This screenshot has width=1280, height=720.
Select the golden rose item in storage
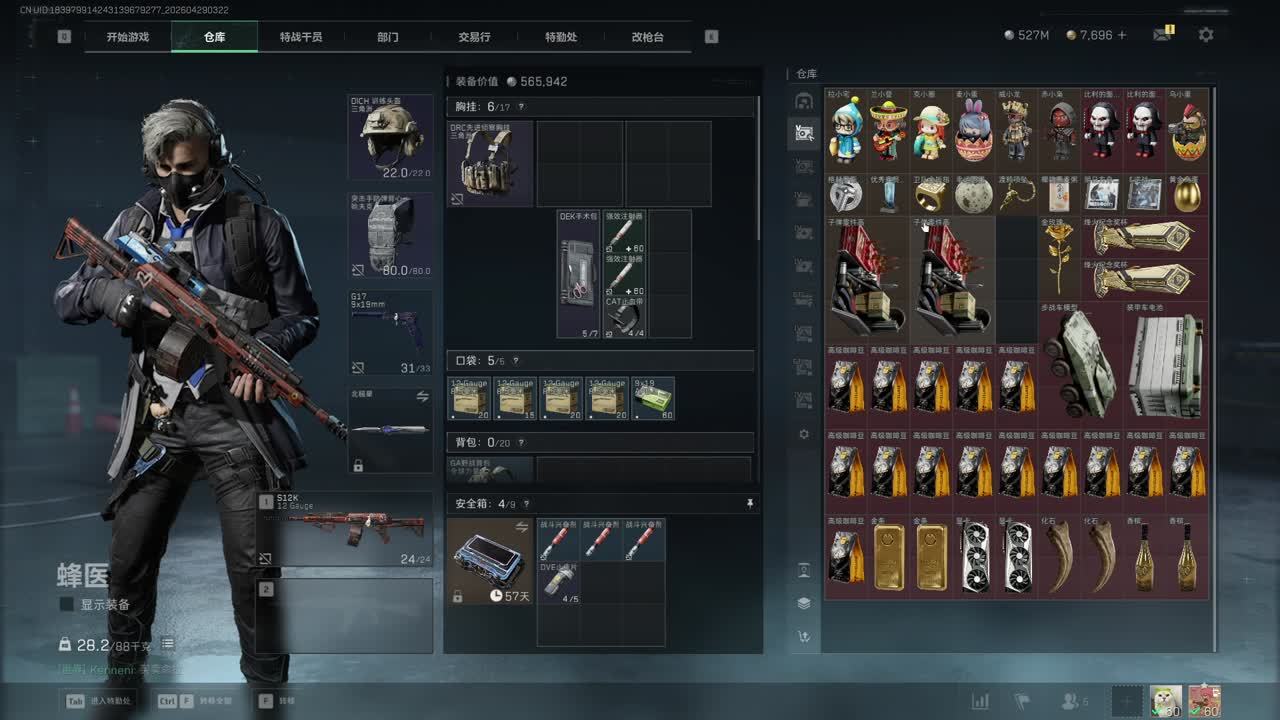point(1059,257)
